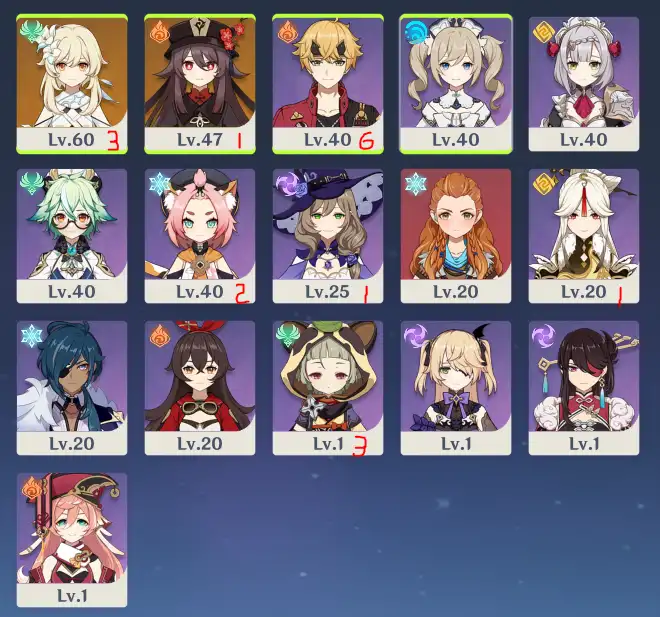The height and width of the screenshot is (617, 660).
Task: Pick Diona, the pink-haired Cryo character
Action: (200, 235)
